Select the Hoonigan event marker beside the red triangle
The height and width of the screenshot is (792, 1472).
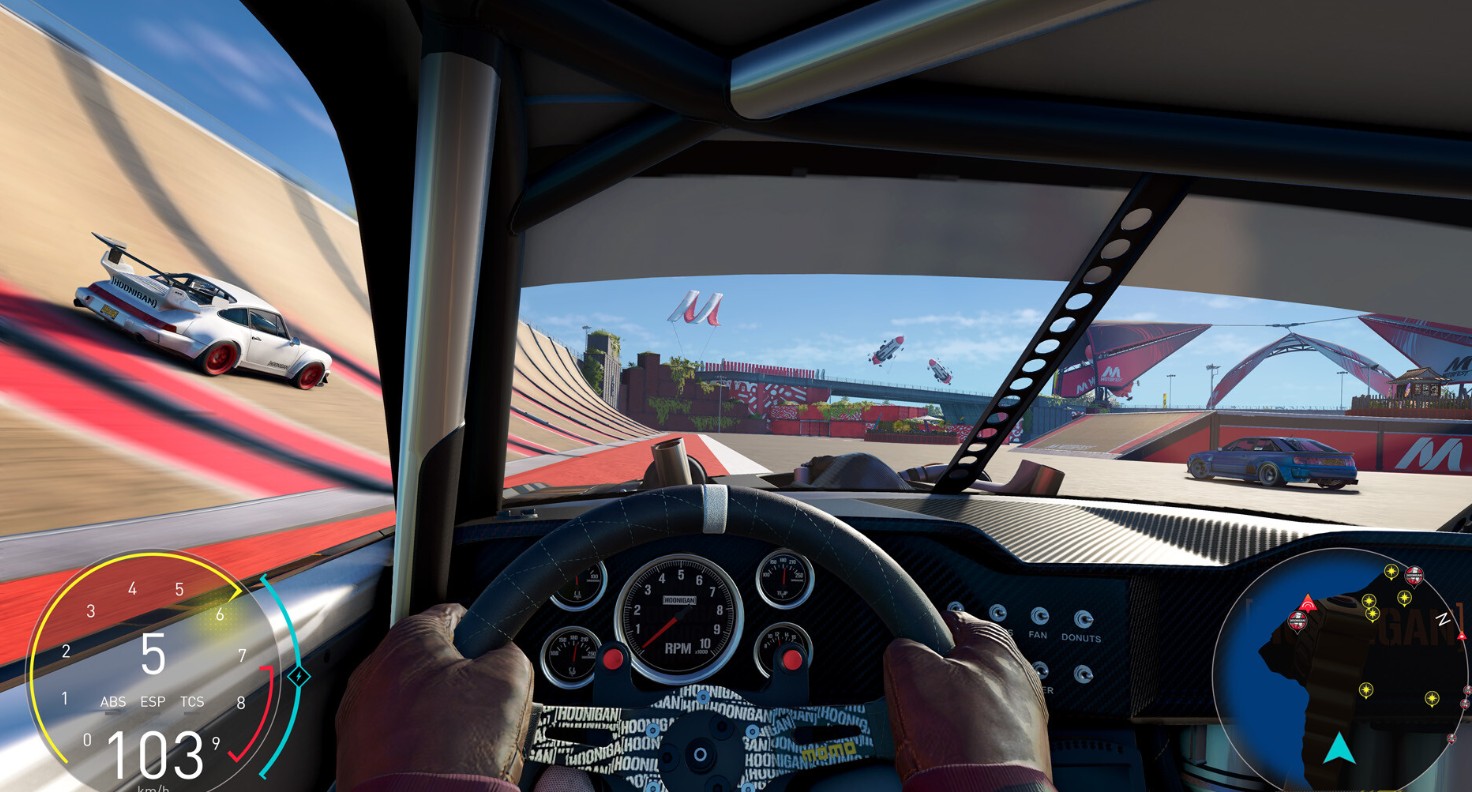tap(1297, 622)
